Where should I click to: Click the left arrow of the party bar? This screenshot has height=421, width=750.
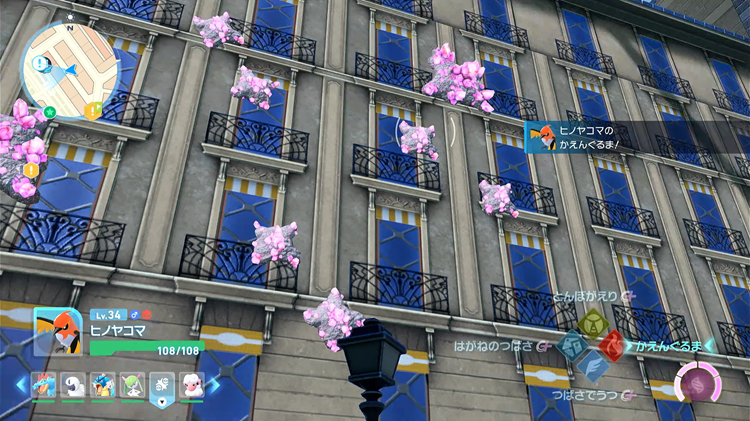tap(20, 385)
